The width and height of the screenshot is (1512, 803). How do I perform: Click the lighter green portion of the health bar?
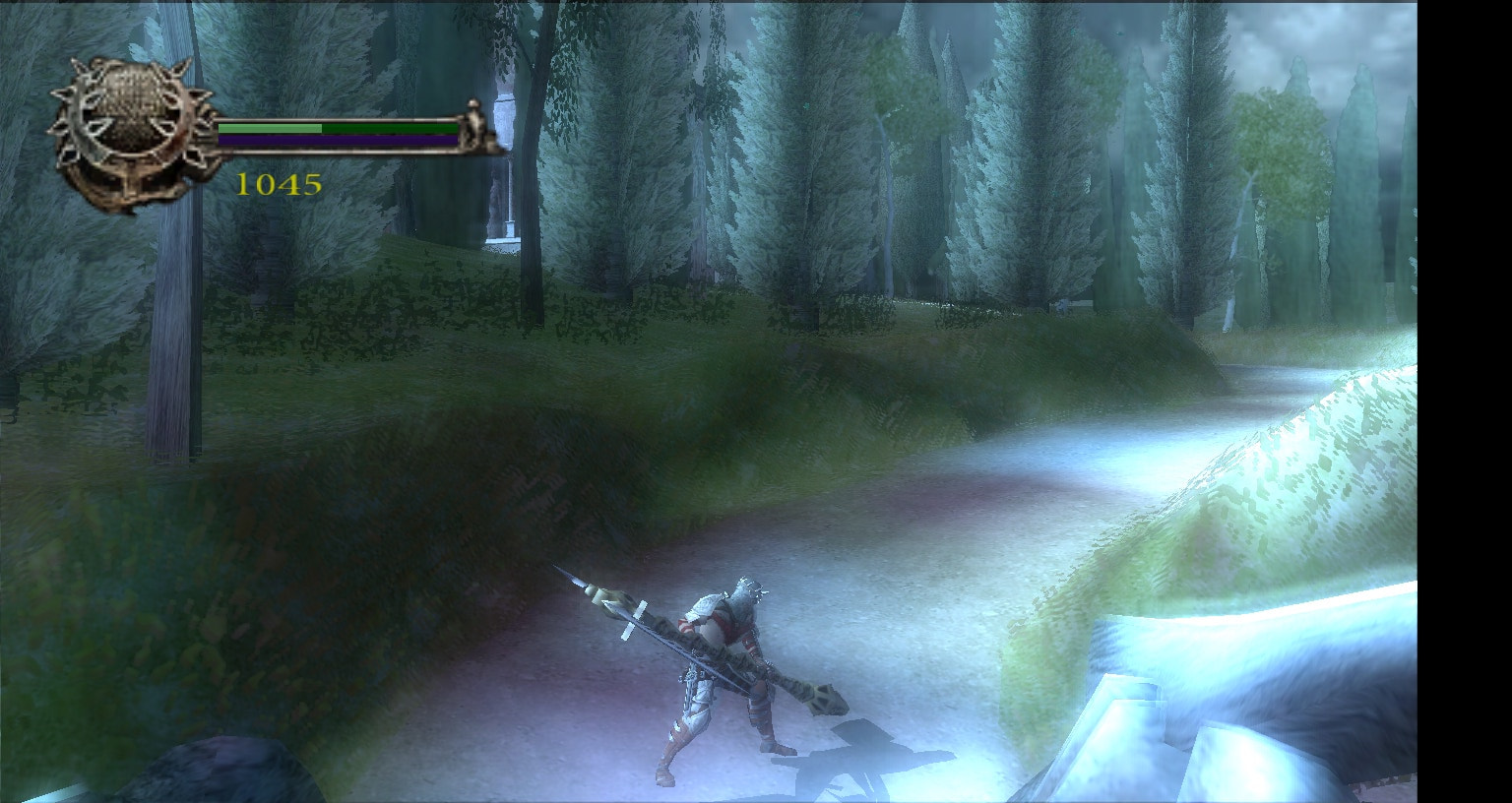pos(270,129)
